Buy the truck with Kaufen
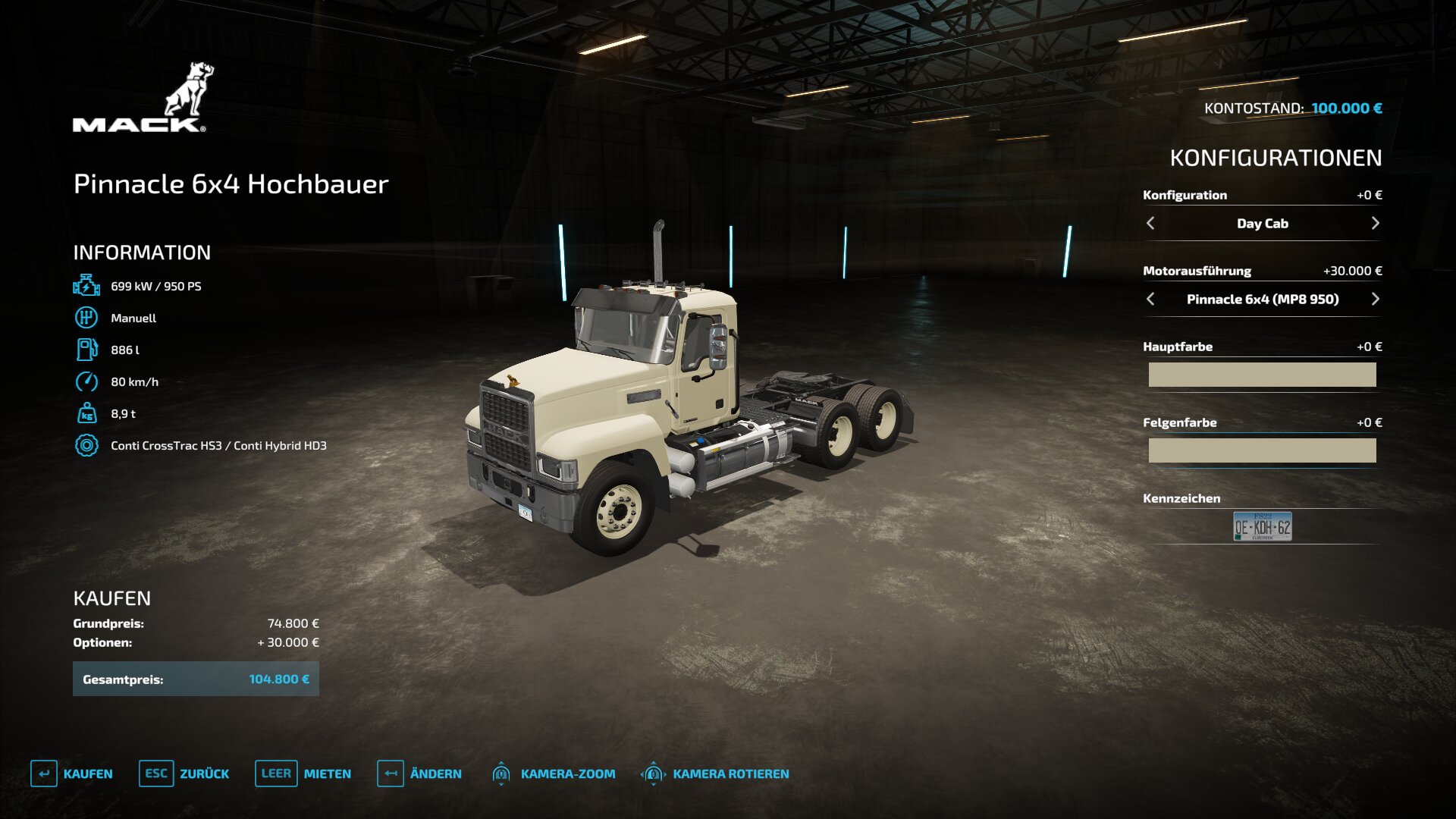The width and height of the screenshot is (1456, 819). 72,773
